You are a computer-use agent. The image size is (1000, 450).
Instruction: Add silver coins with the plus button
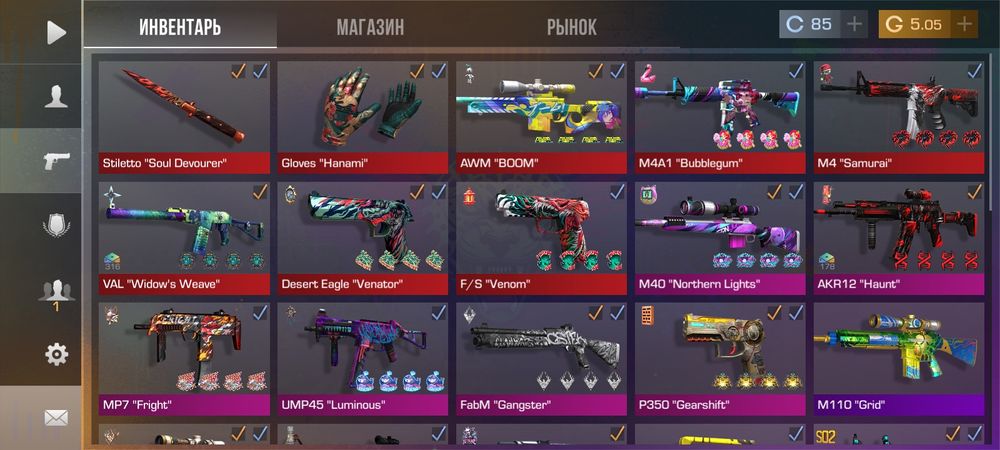tap(855, 25)
